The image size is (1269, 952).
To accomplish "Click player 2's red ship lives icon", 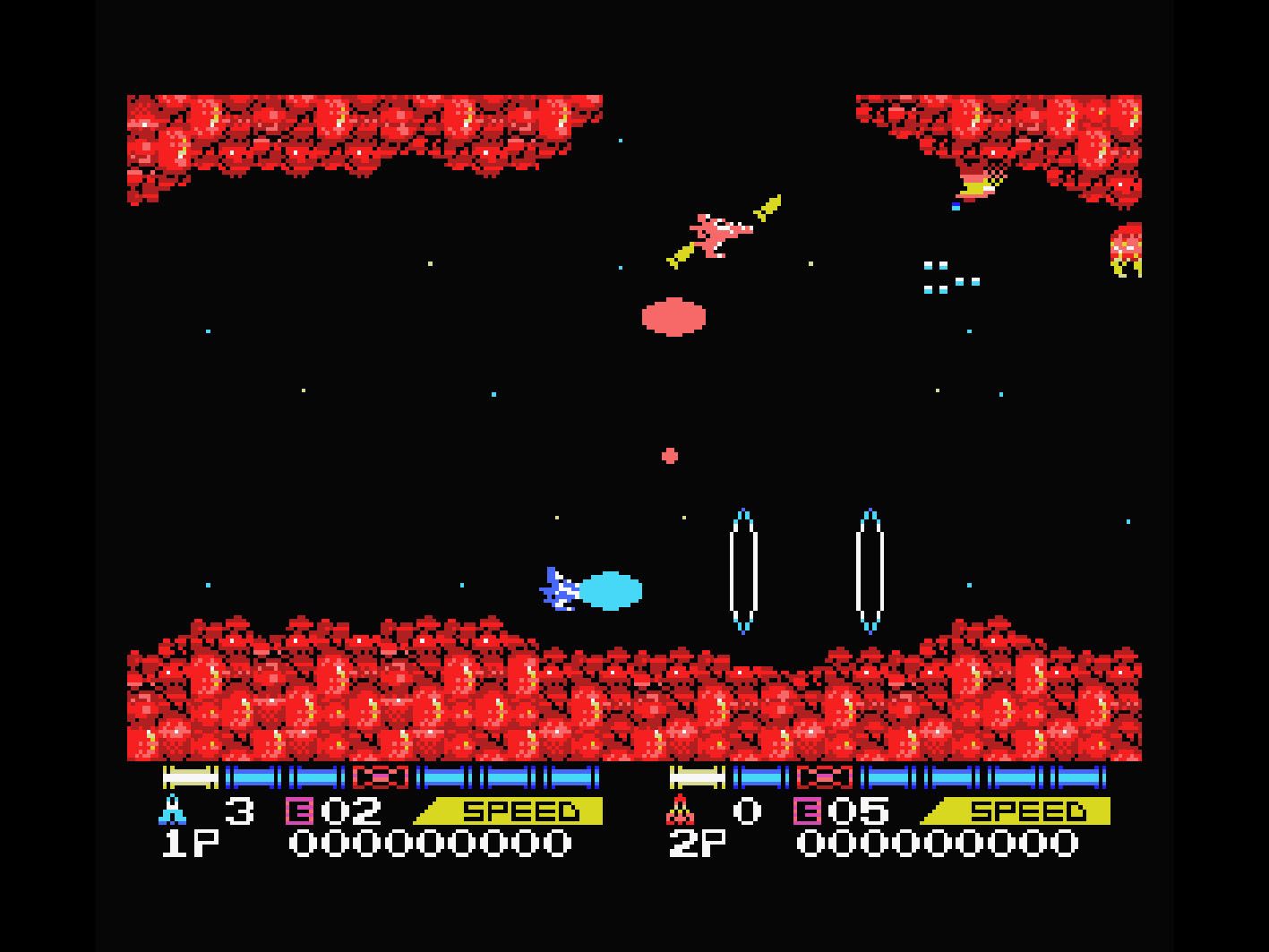I will [680, 810].
